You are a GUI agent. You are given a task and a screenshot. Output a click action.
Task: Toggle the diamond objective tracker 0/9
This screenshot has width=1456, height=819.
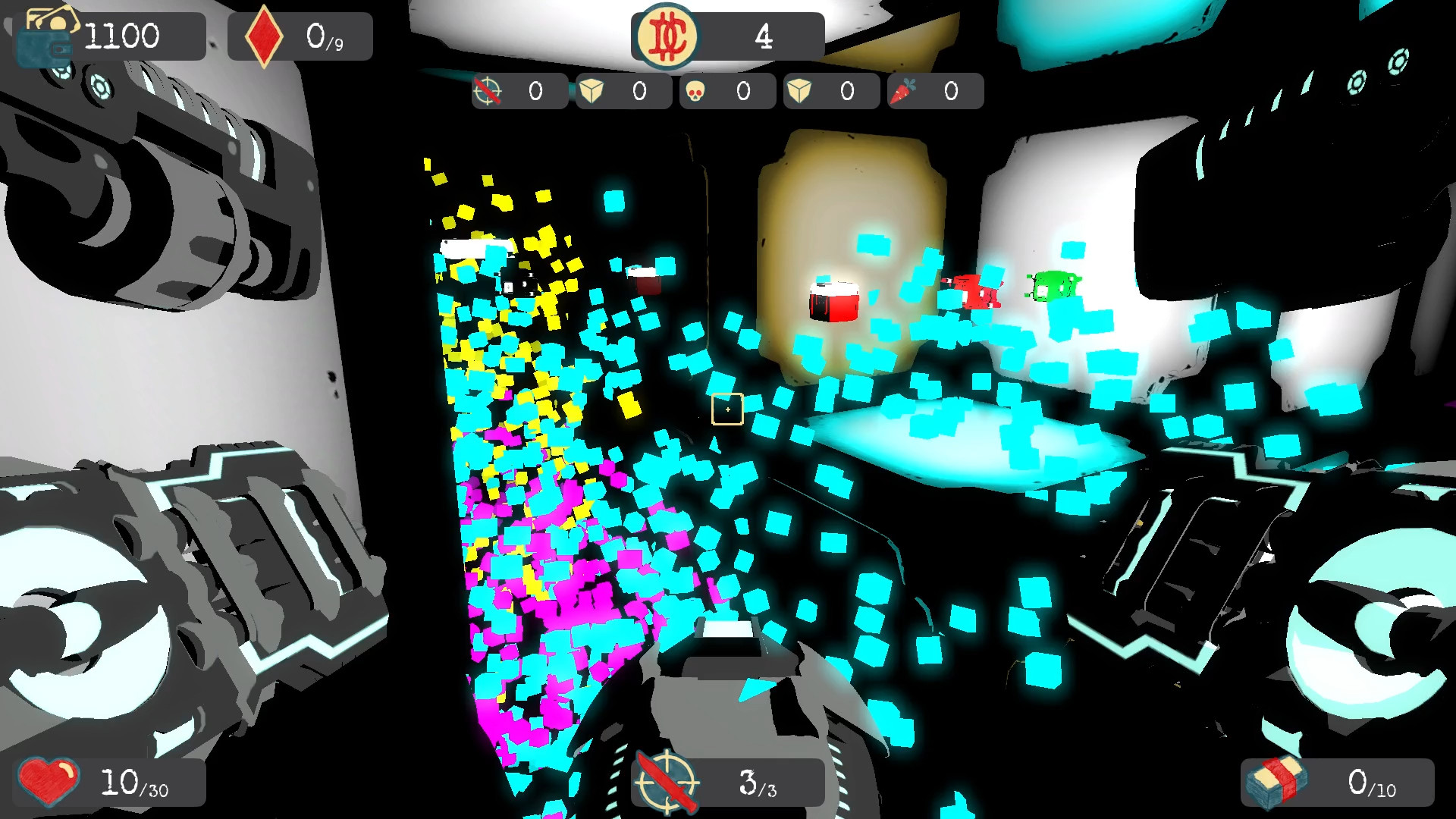coord(300,35)
